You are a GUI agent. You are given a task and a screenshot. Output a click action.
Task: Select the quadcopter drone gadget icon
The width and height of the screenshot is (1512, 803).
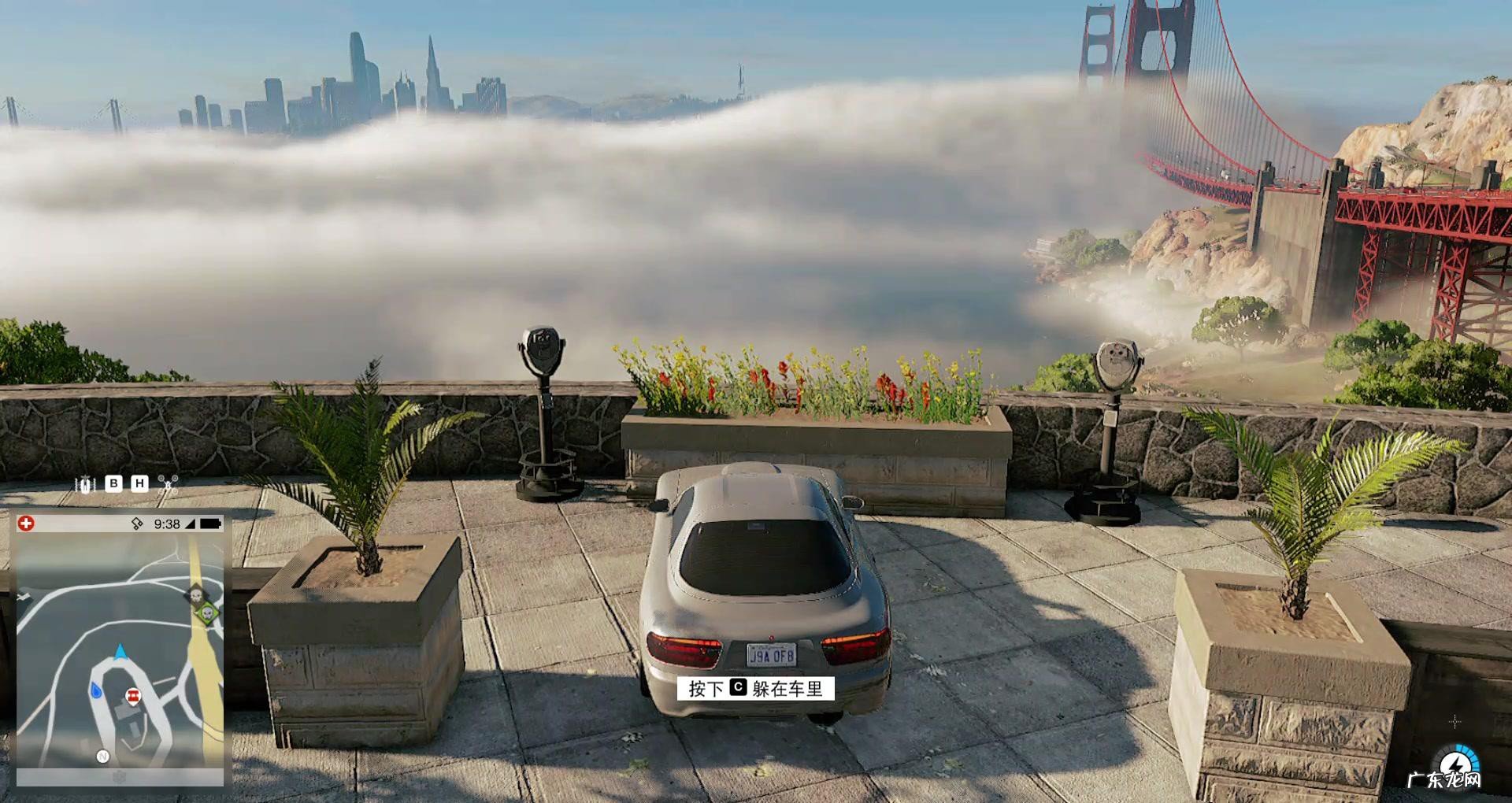[x=168, y=483]
